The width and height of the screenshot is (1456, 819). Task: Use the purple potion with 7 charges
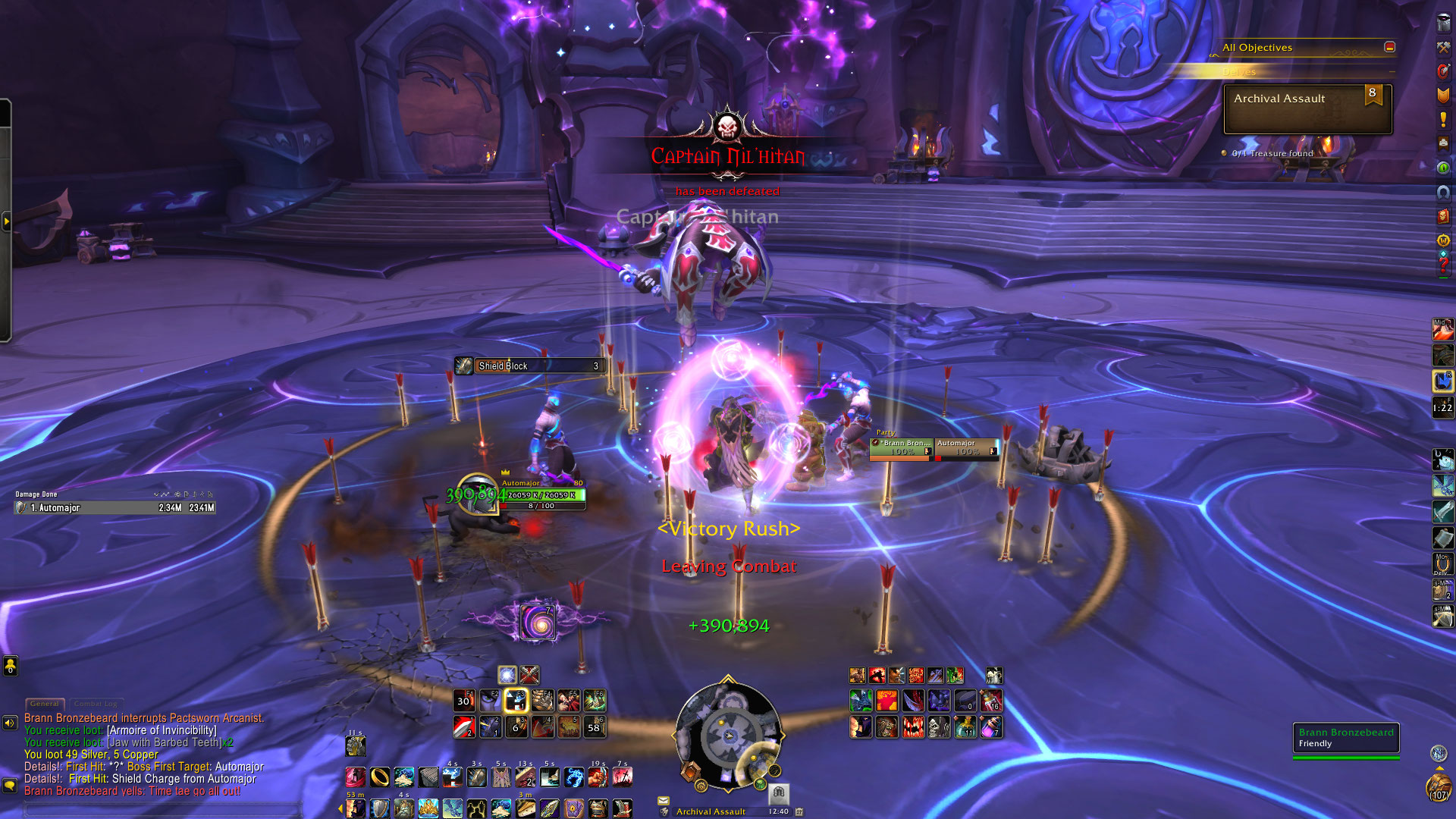(x=991, y=727)
